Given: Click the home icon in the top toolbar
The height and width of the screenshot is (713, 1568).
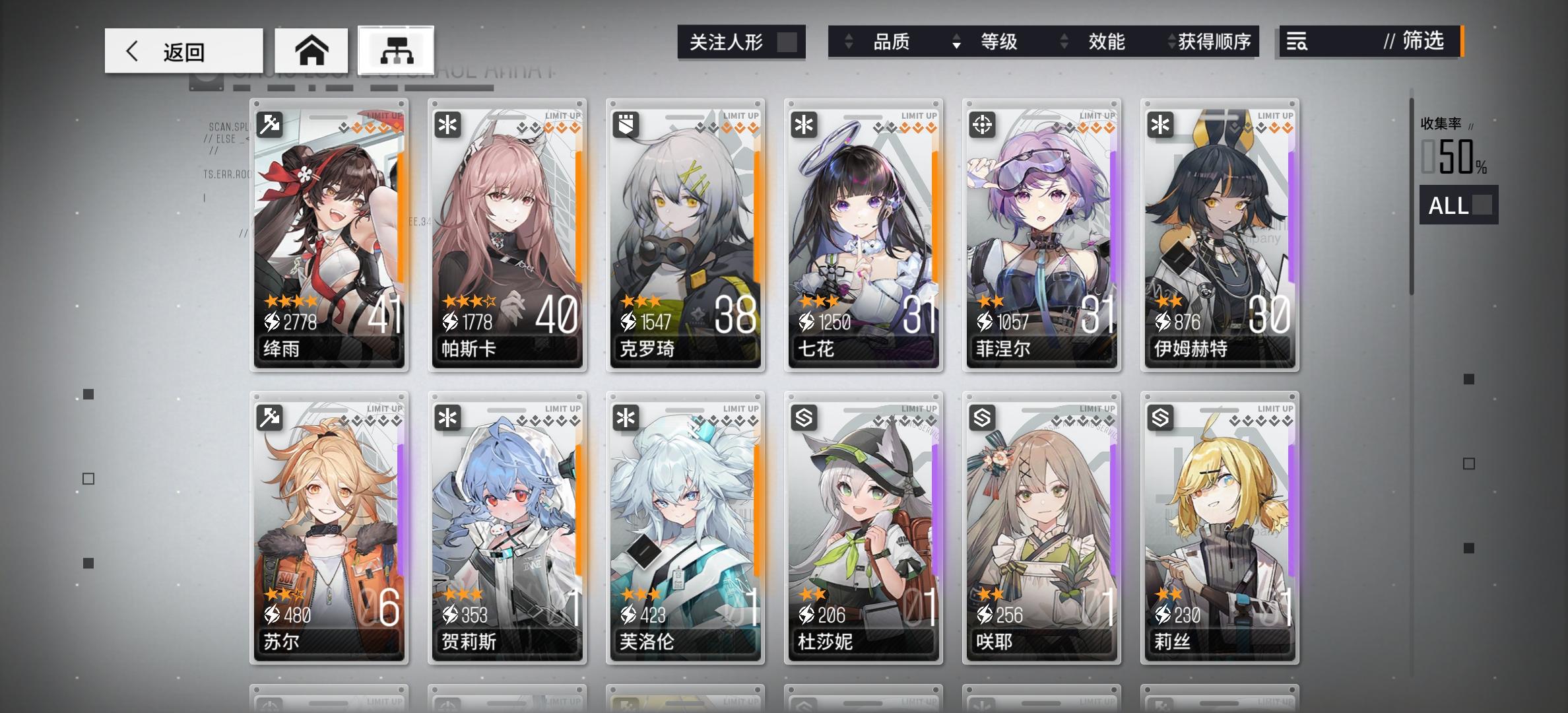Looking at the screenshot, I should point(311,50).
